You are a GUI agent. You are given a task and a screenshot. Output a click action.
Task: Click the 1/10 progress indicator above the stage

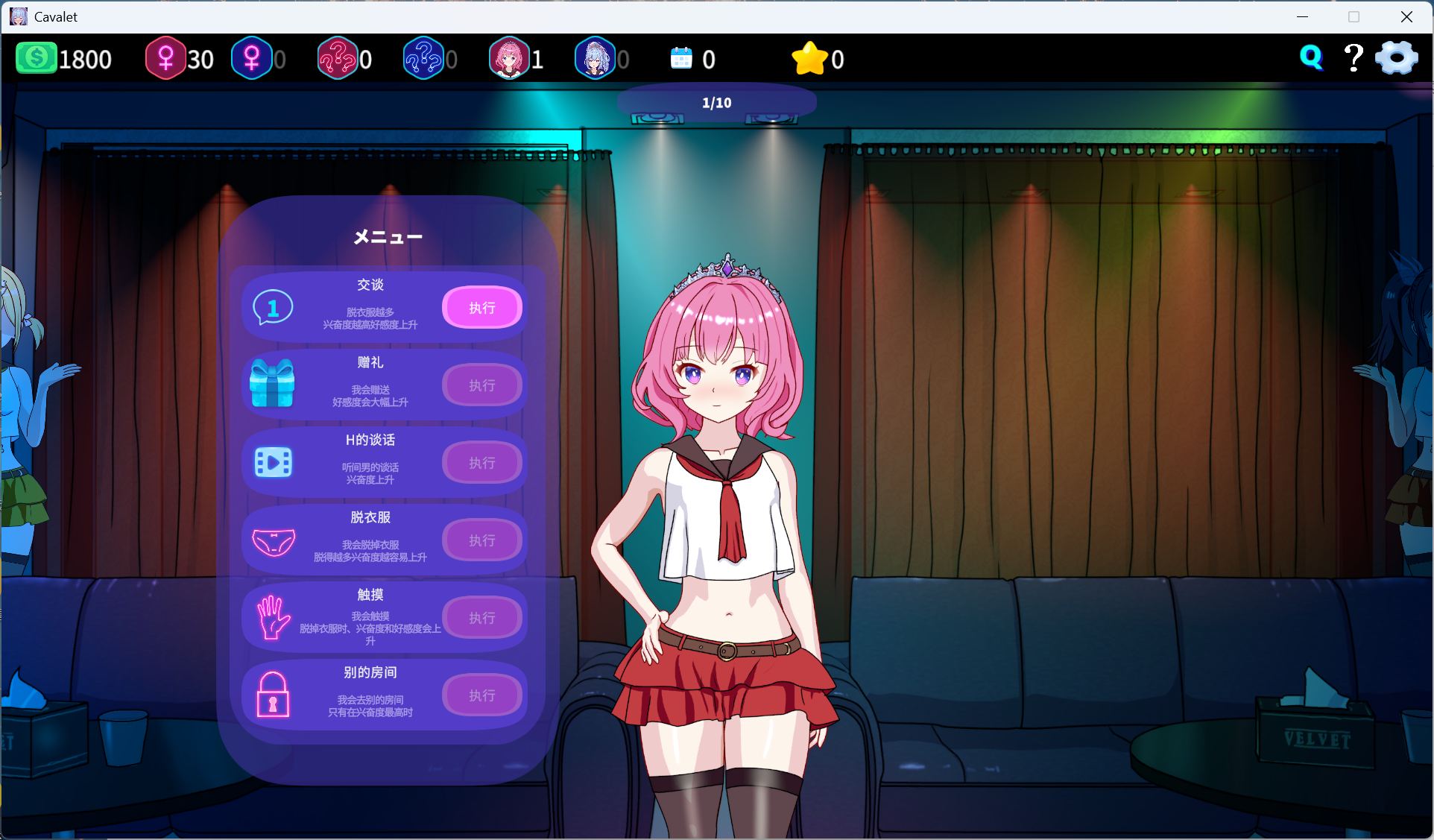716,102
